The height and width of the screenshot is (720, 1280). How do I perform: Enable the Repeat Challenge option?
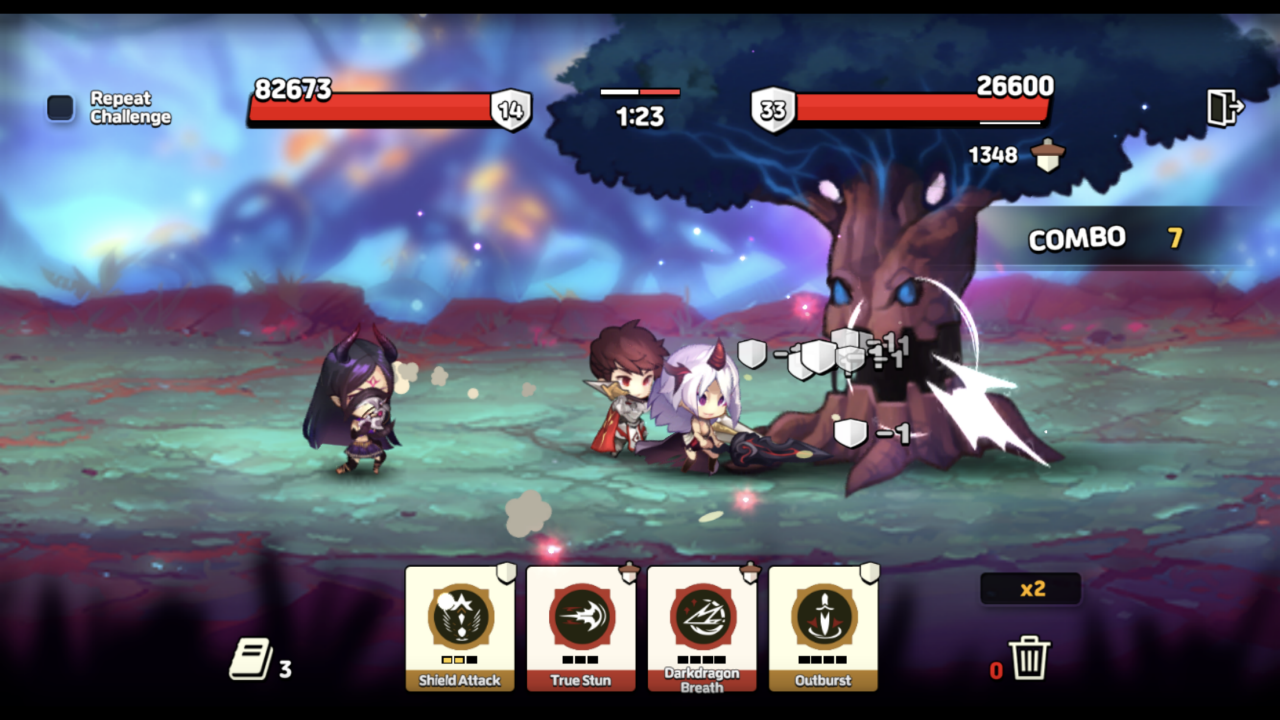tap(59, 105)
